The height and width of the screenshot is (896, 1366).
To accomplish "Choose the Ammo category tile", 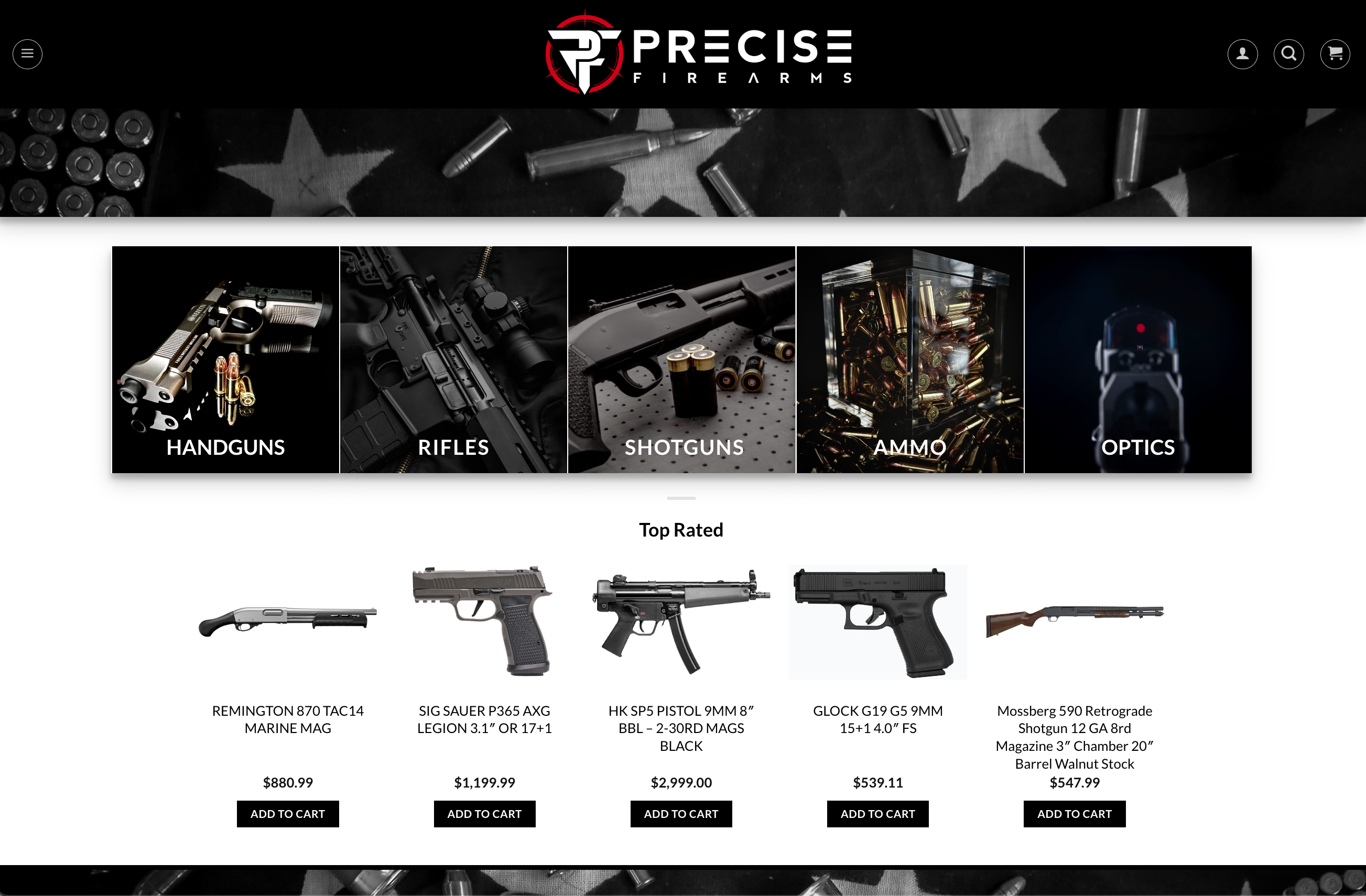I will pyautogui.click(x=910, y=359).
